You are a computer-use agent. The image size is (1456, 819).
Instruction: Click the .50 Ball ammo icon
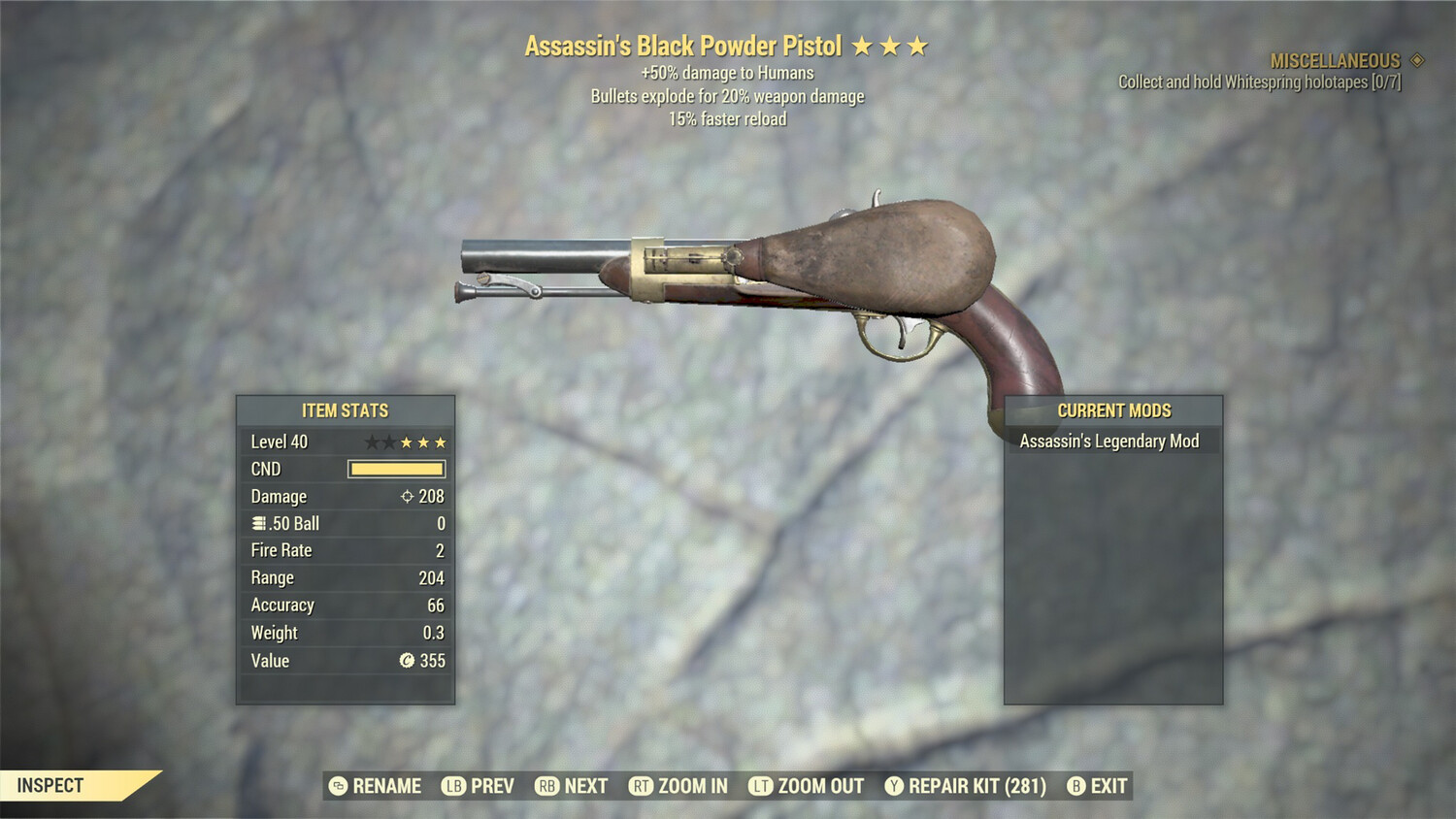(257, 523)
